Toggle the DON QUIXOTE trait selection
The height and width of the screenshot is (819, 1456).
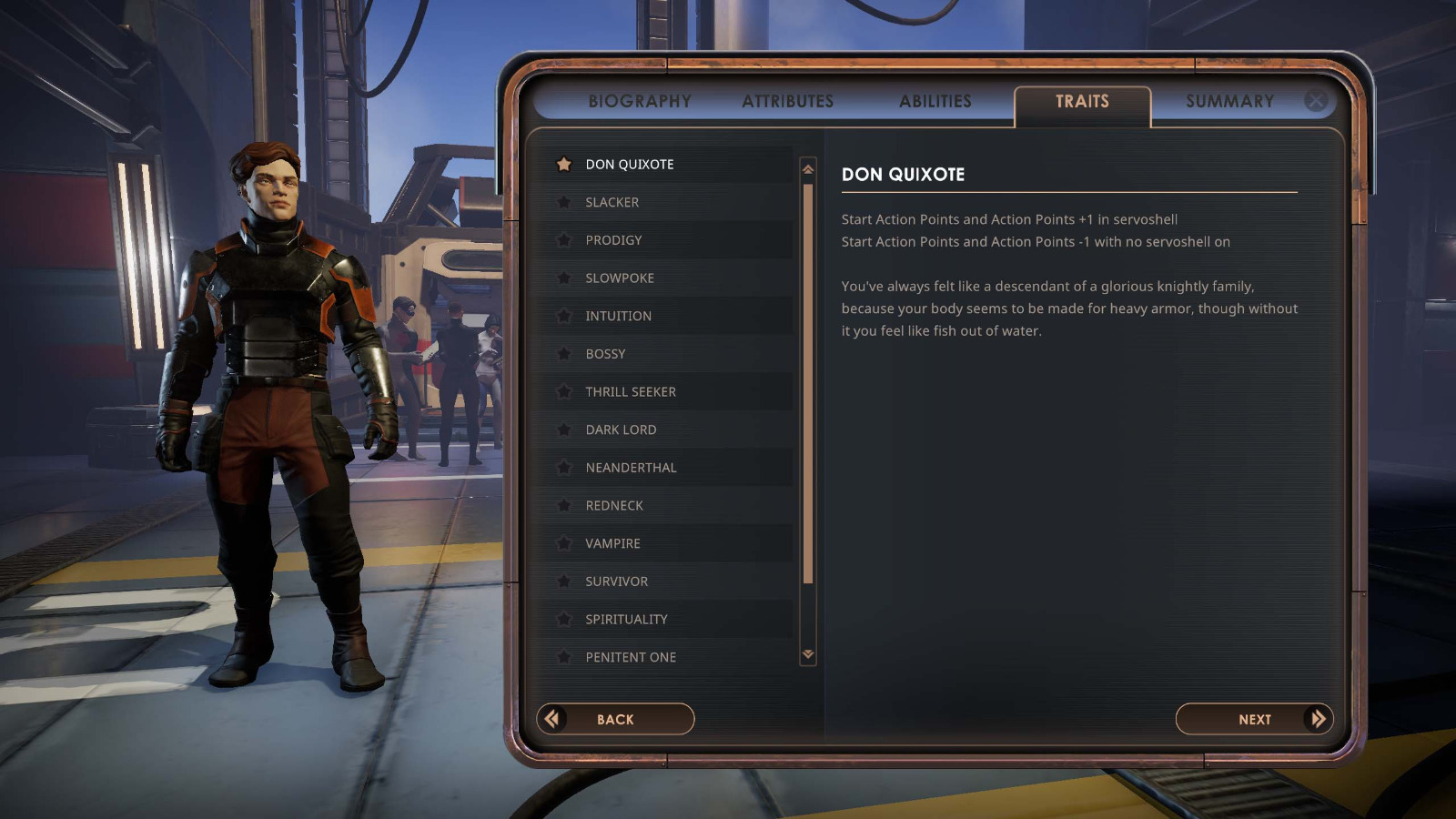pos(630,165)
